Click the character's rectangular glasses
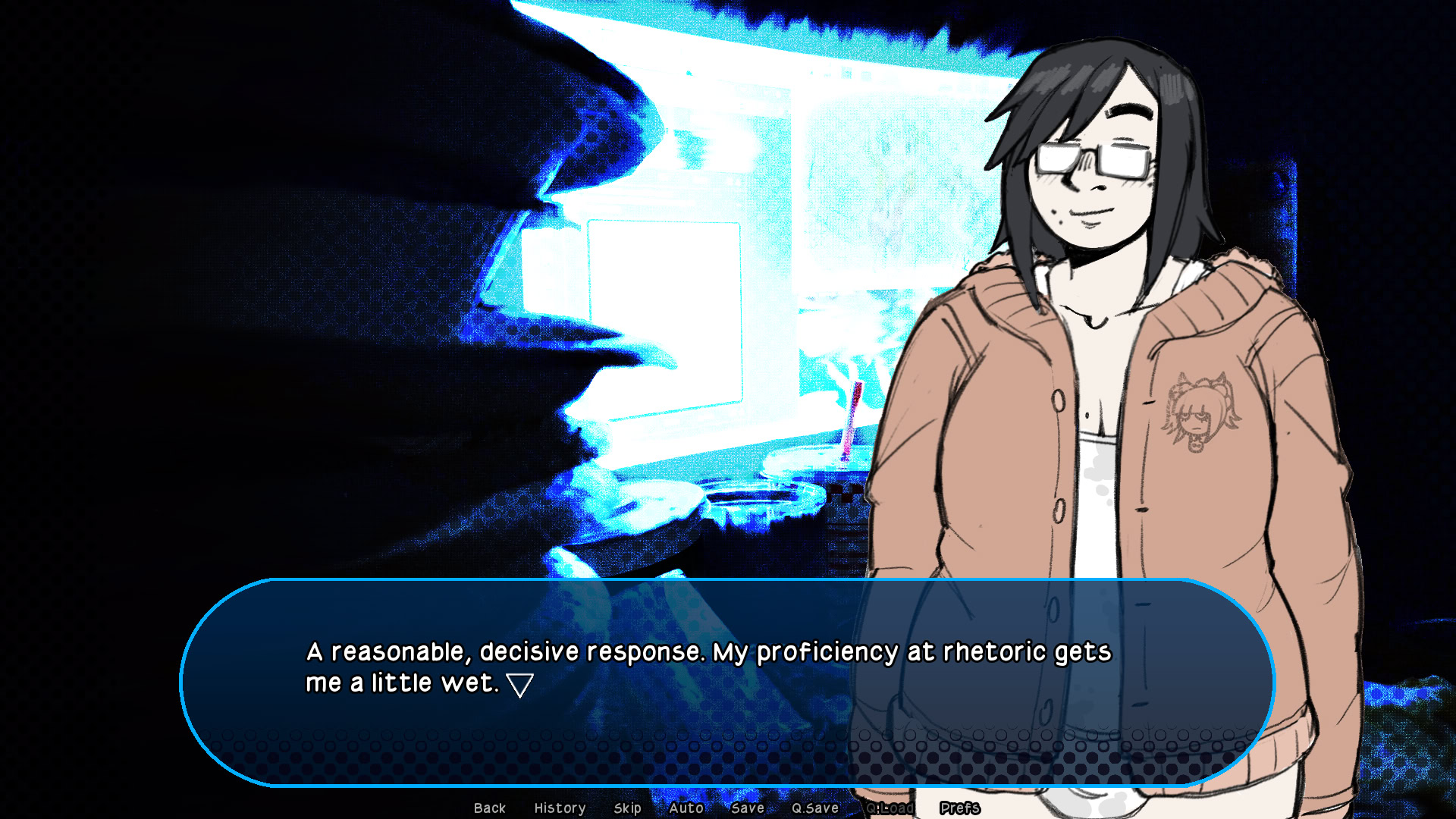1456x819 pixels. 1092,157
